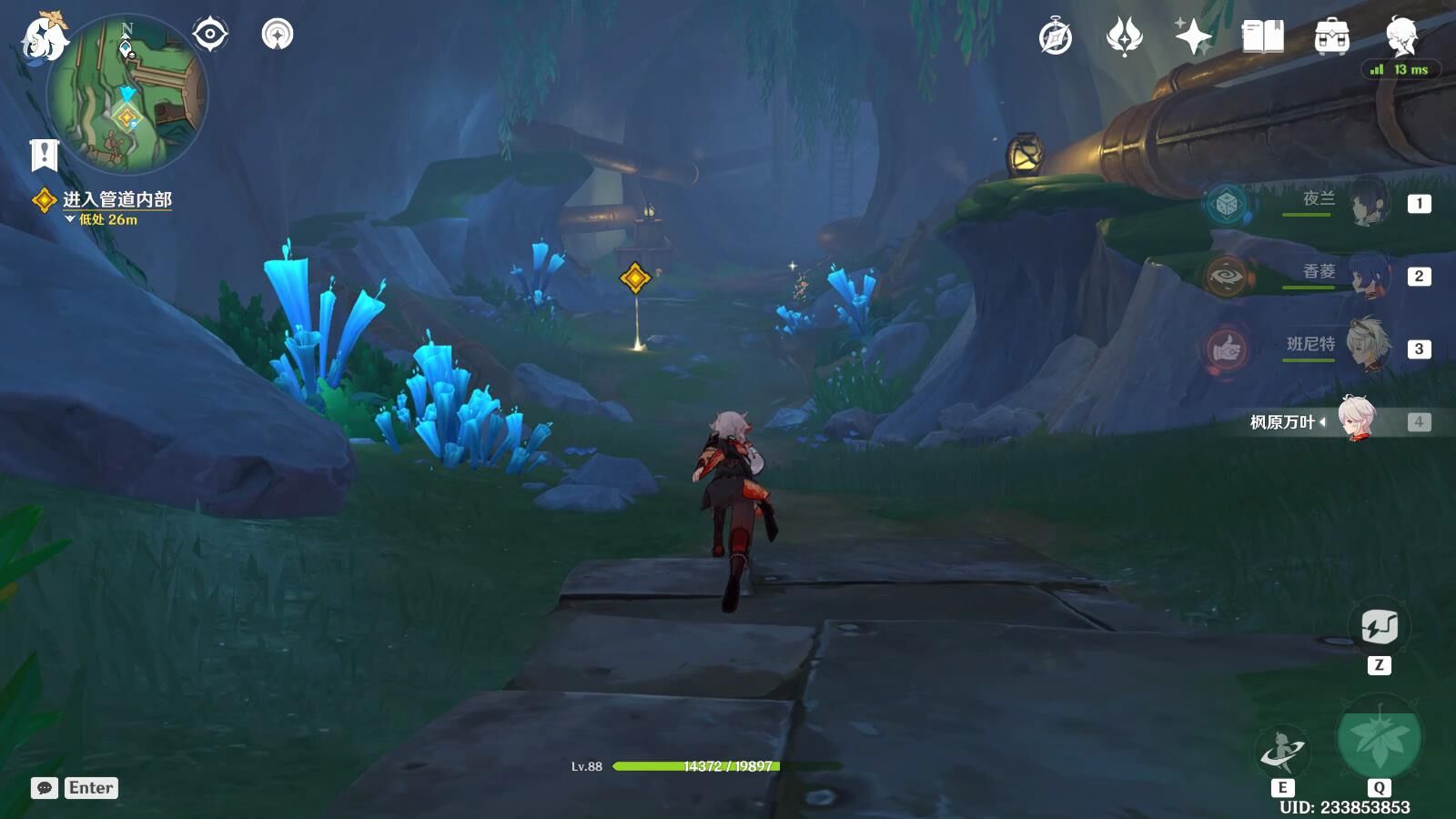This screenshot has height=819, width=1456.
Task: Open the circular event icon beside the minimap
Action: pos(278,35)
